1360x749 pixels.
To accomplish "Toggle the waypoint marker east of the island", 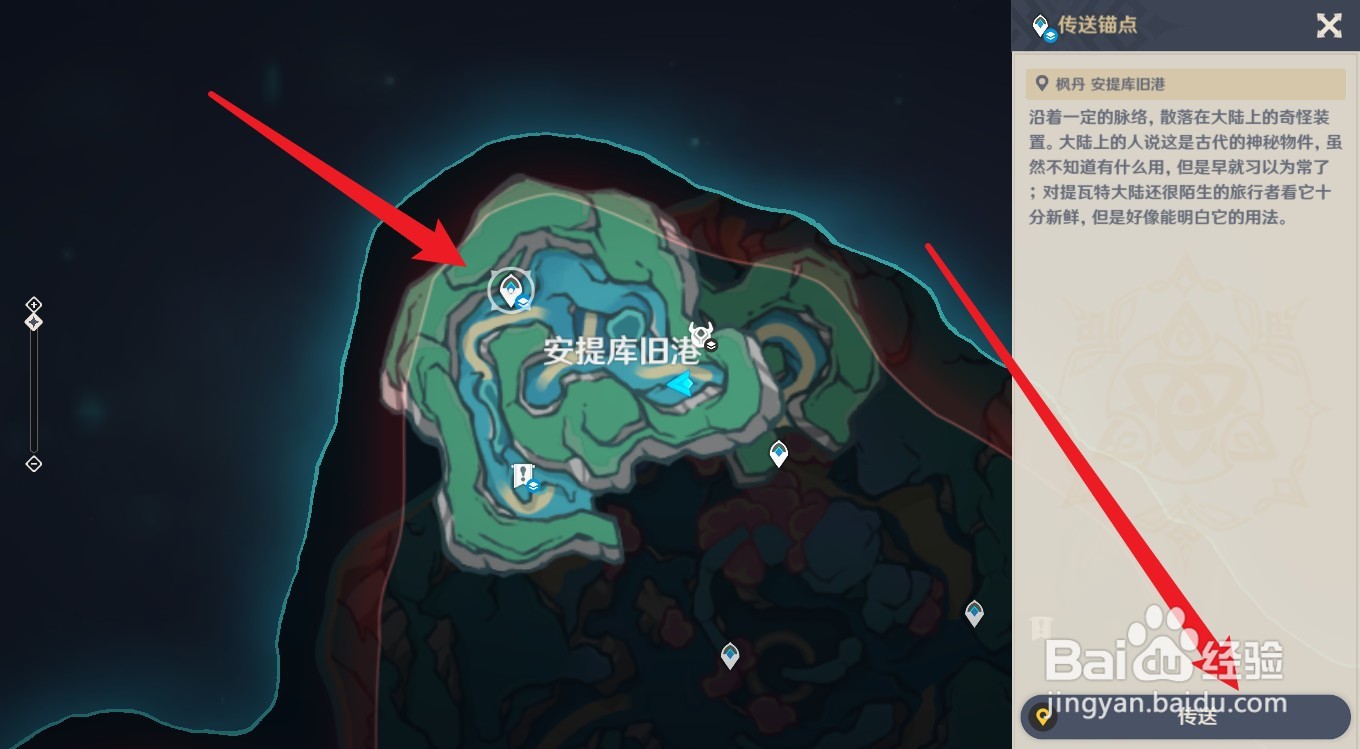I will [x=778, y=453].
